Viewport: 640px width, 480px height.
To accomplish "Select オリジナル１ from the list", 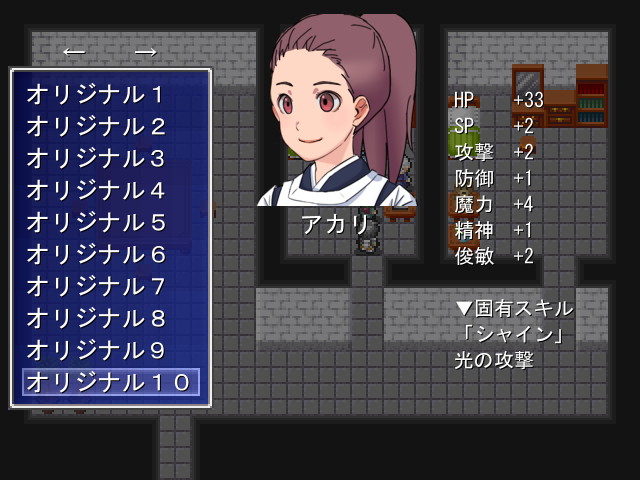I will (109, 94).
